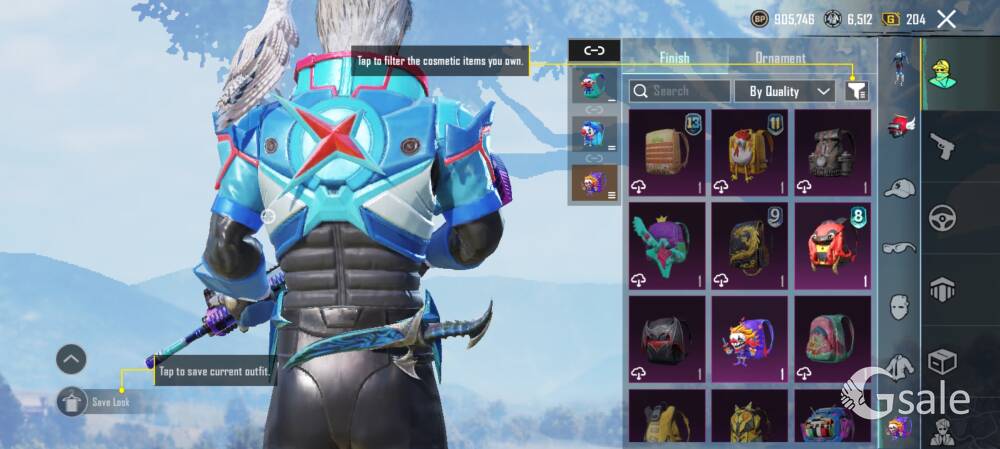The height and width of the screenshot is (449, 1000).
Task: Select the cap headwear subcategory
Action: pos(900,188)
